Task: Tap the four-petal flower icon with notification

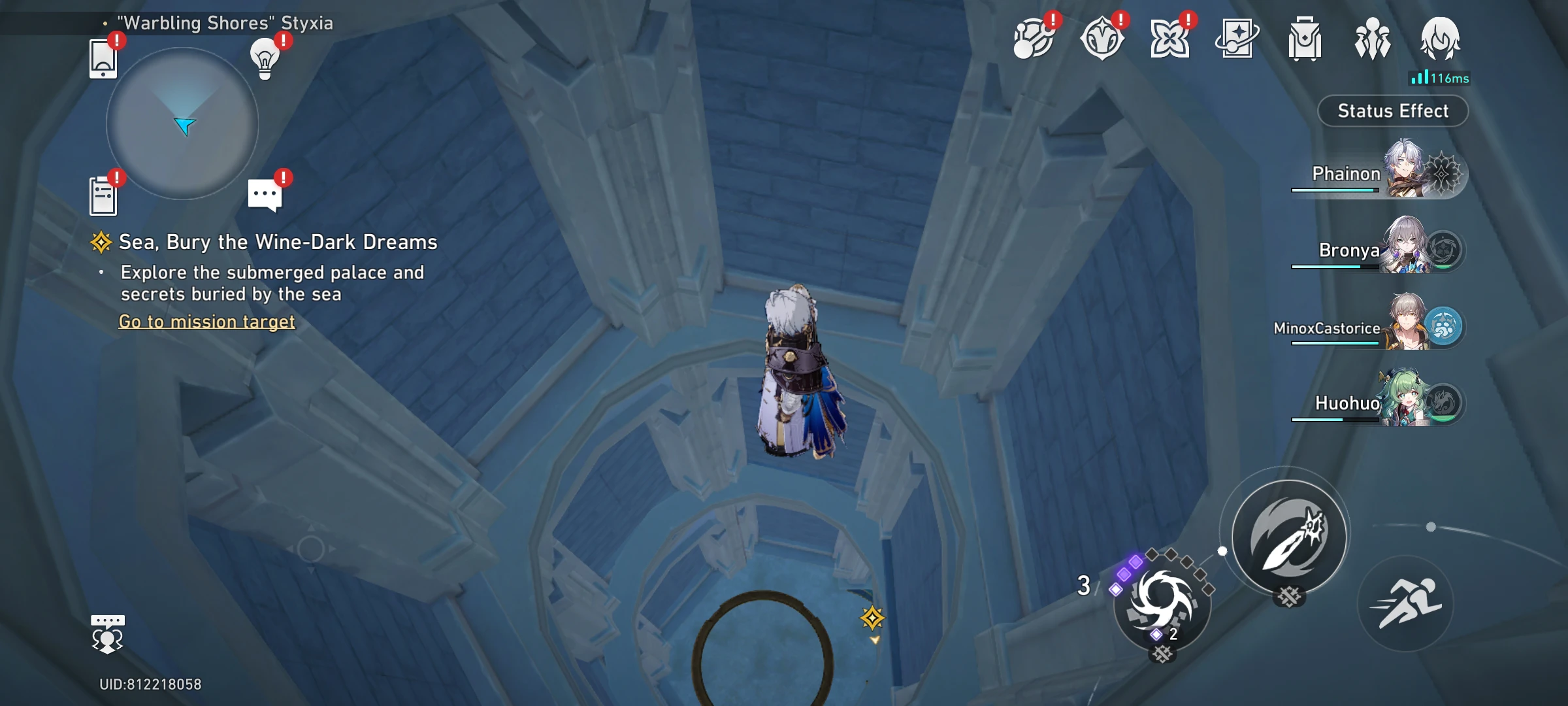Action: (1171, 39)
